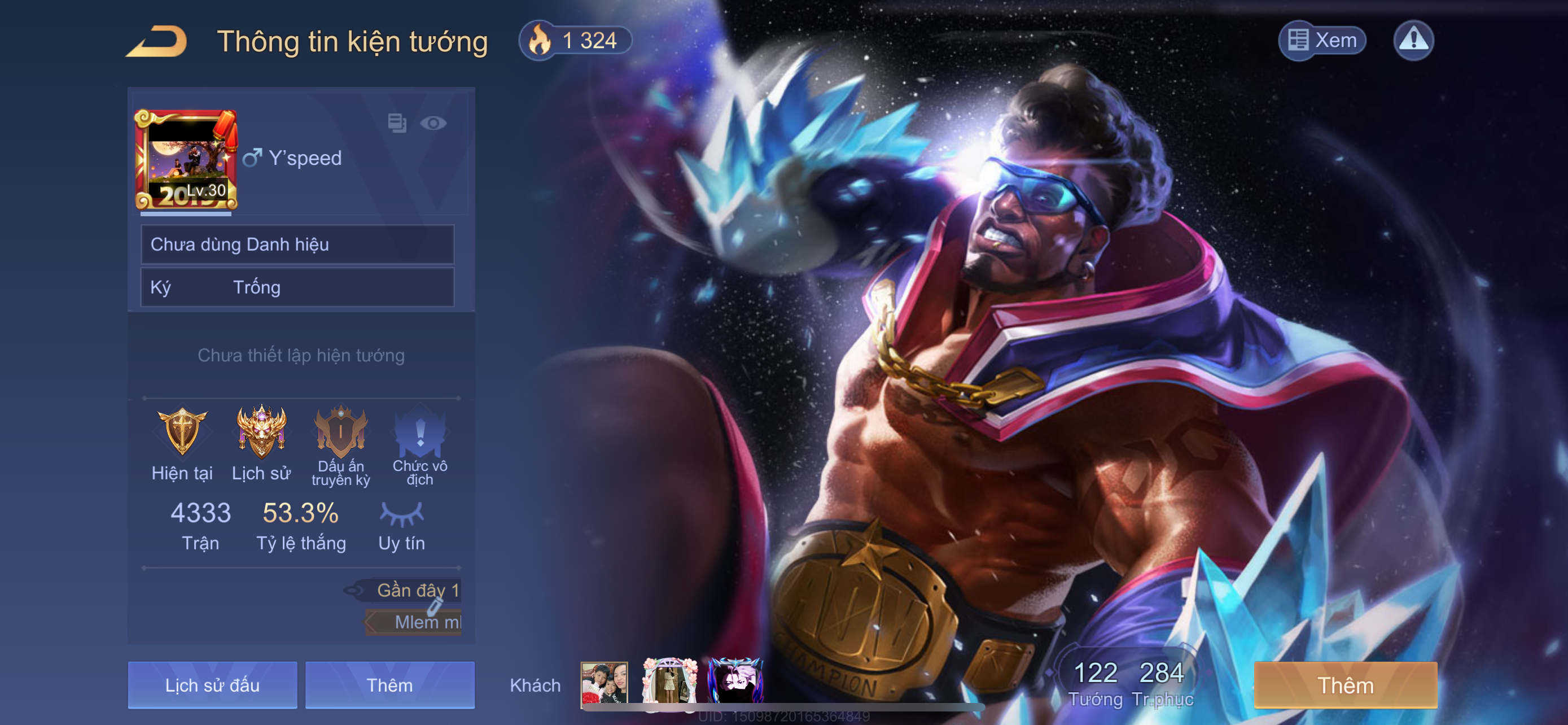Image resolution: width=1568 pixels, height=725 pixels.
Task: Open the Xem view button
Action: tap(1321, 41)
